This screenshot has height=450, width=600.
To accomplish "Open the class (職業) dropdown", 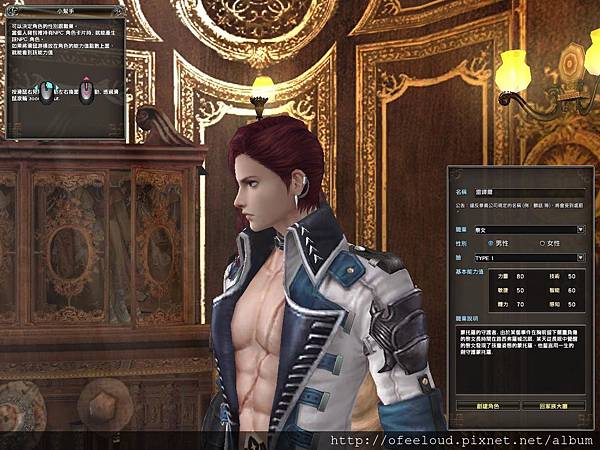I will coord(580,229).
